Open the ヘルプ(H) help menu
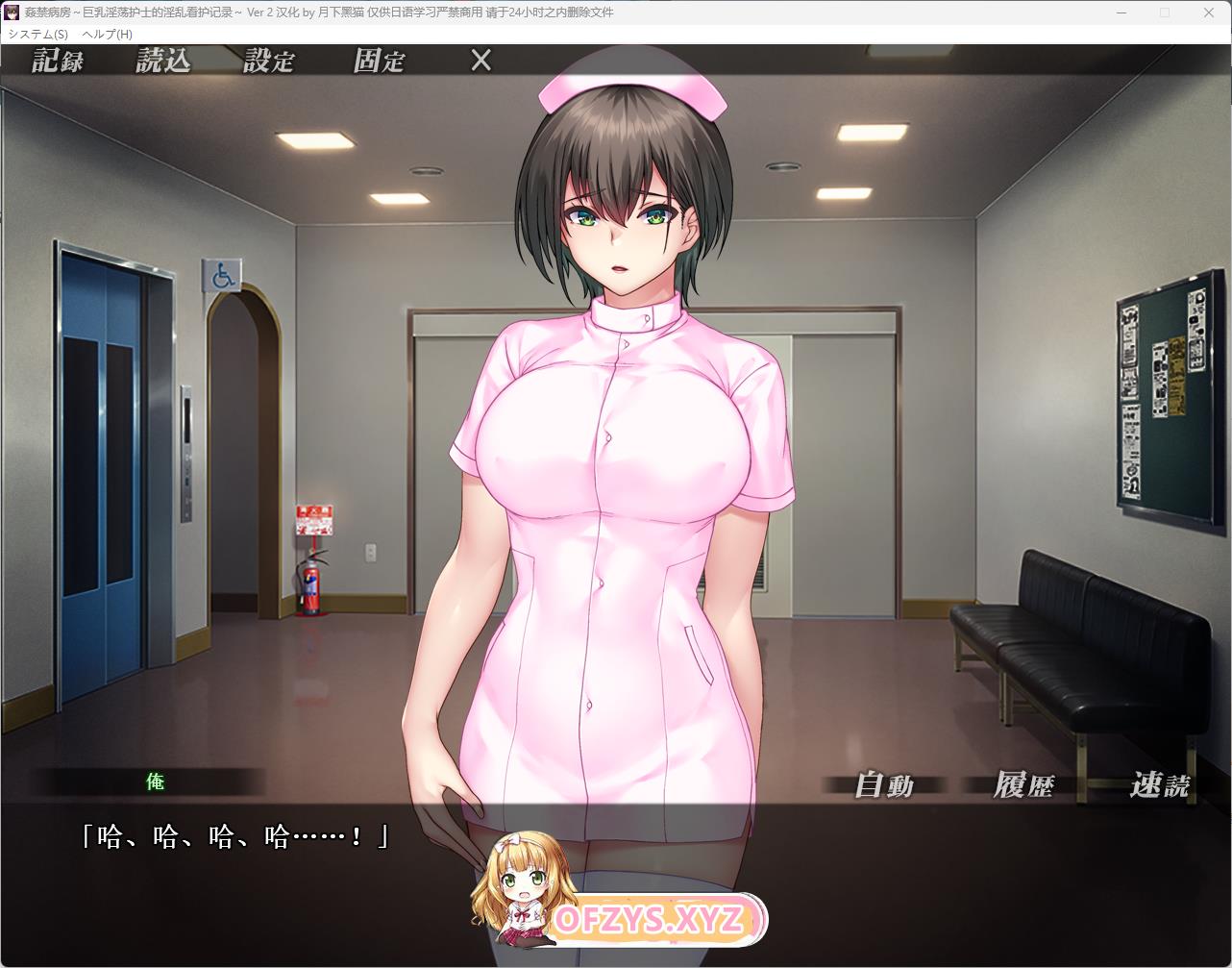This screenshot has height=968, width=1232. (108, 34)
